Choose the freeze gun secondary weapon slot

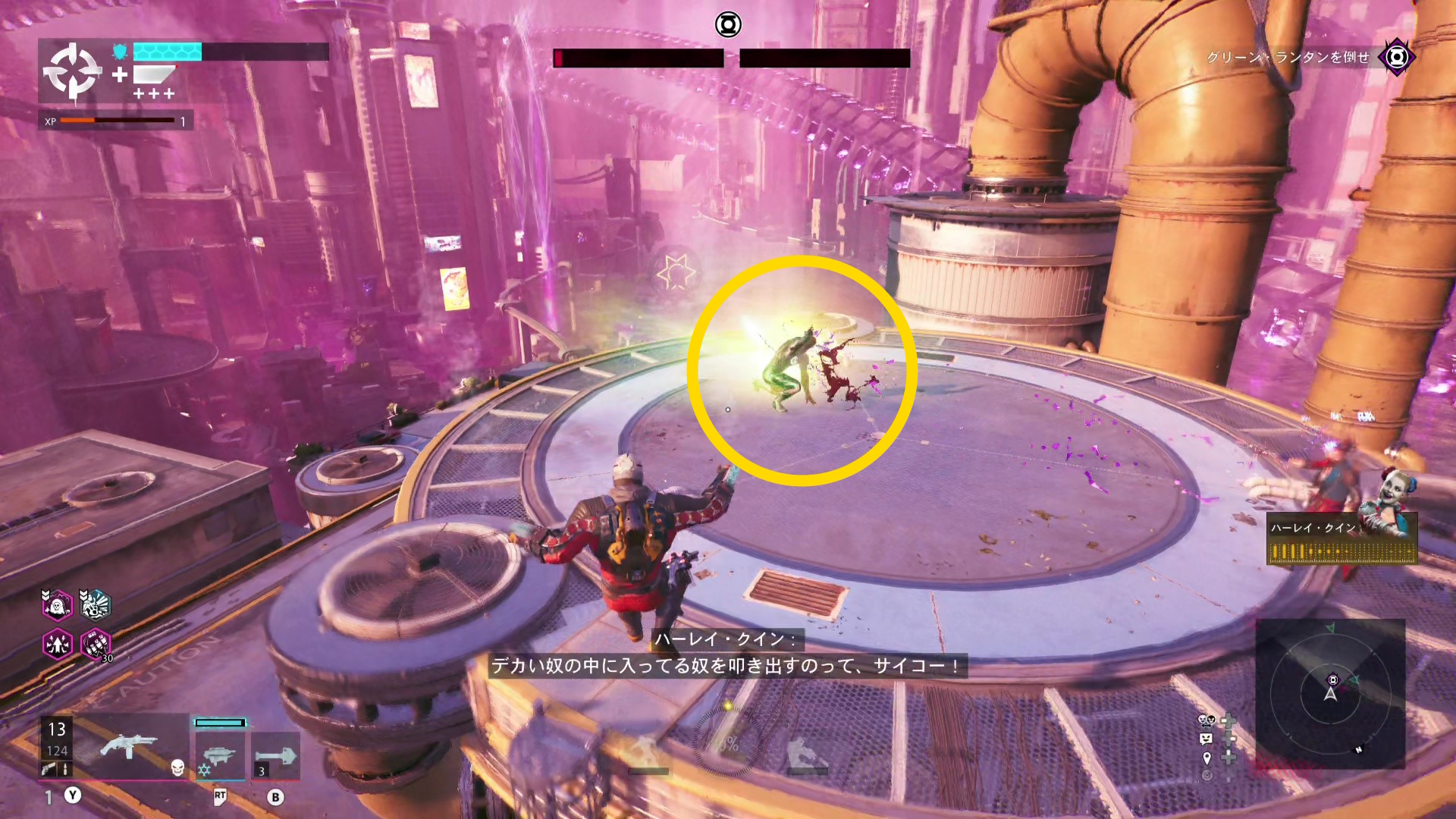220,755
